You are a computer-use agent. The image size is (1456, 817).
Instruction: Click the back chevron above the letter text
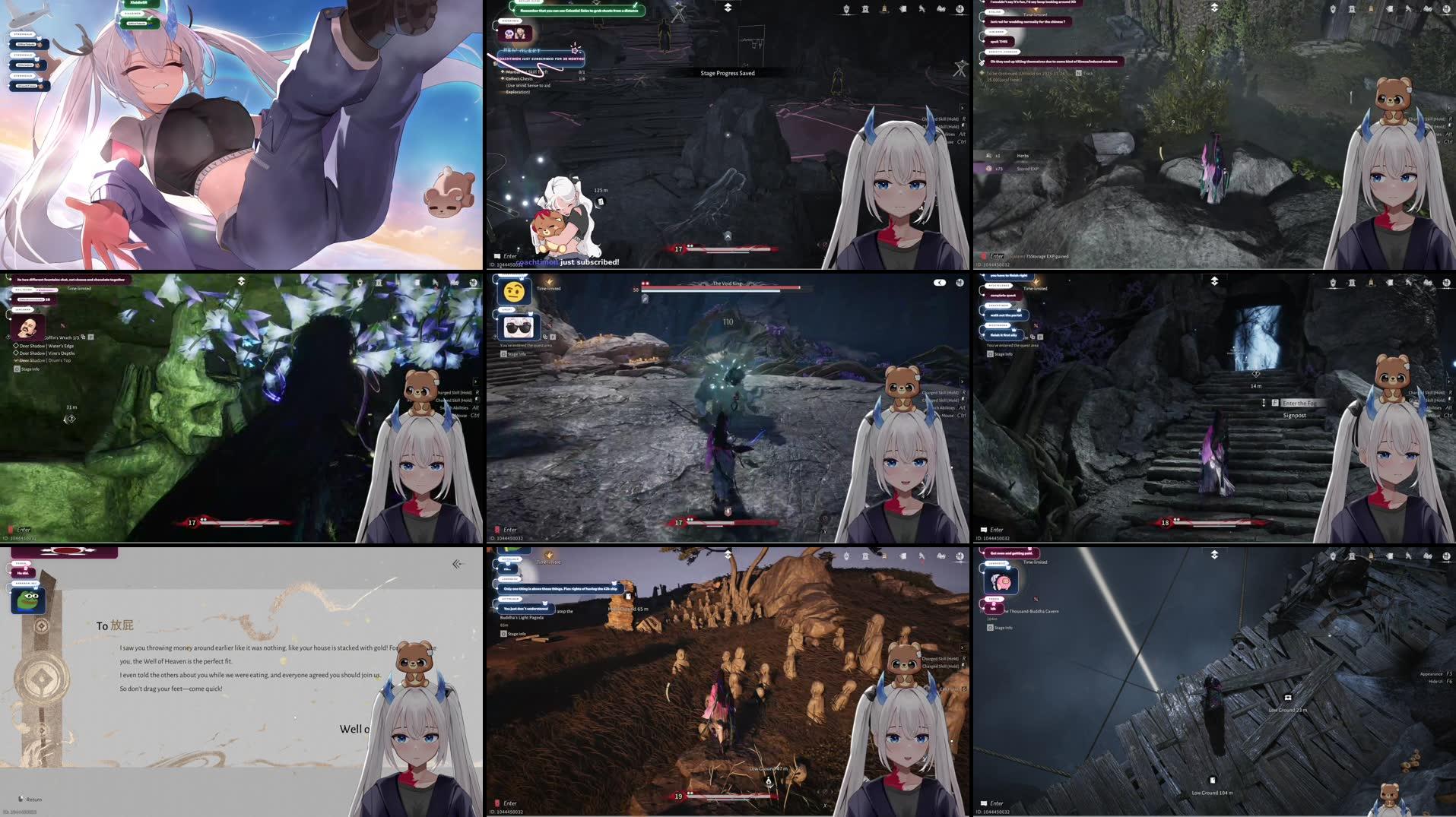tap(456, 563)
